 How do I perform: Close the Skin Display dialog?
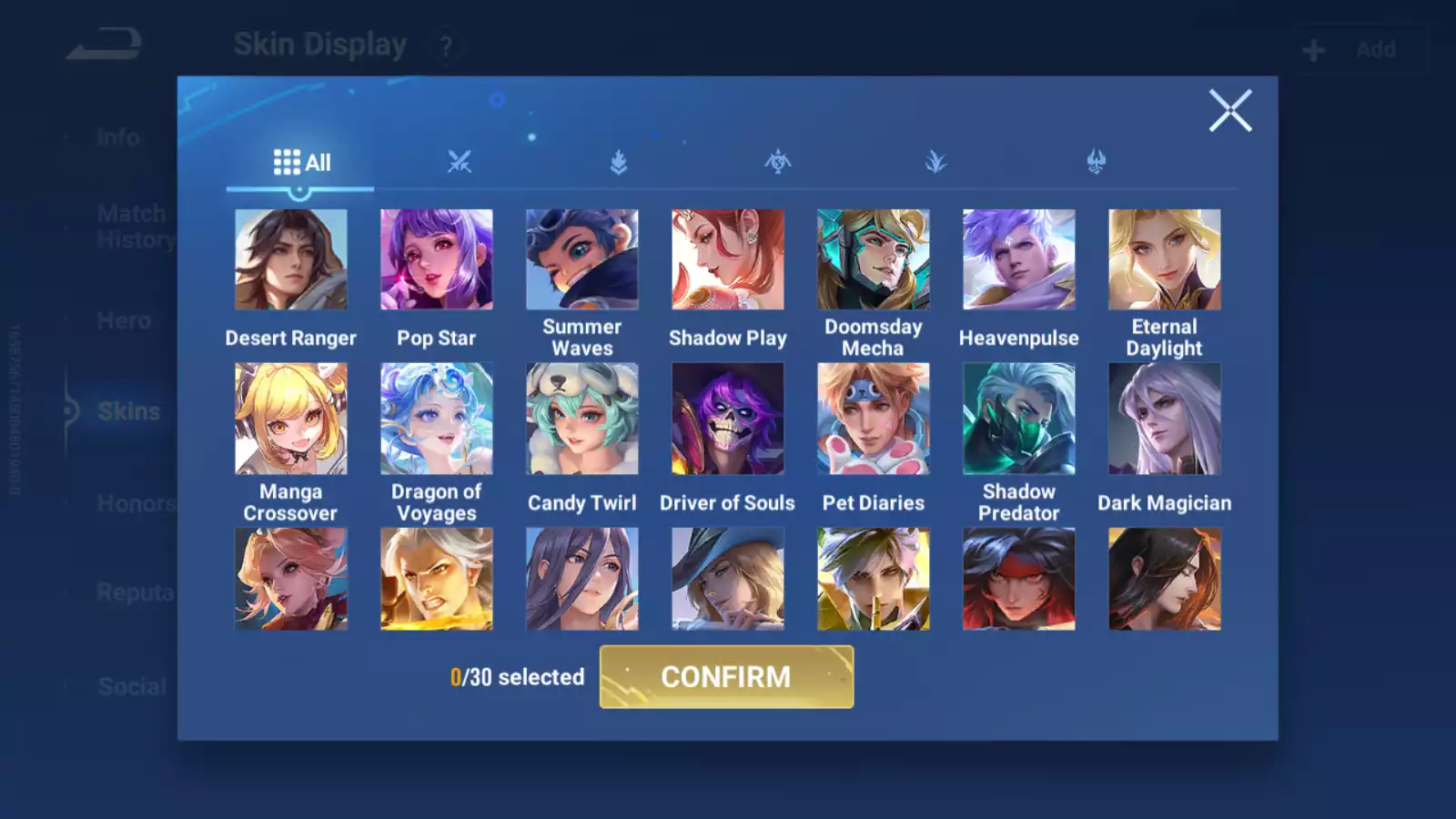click(1230, 111)
